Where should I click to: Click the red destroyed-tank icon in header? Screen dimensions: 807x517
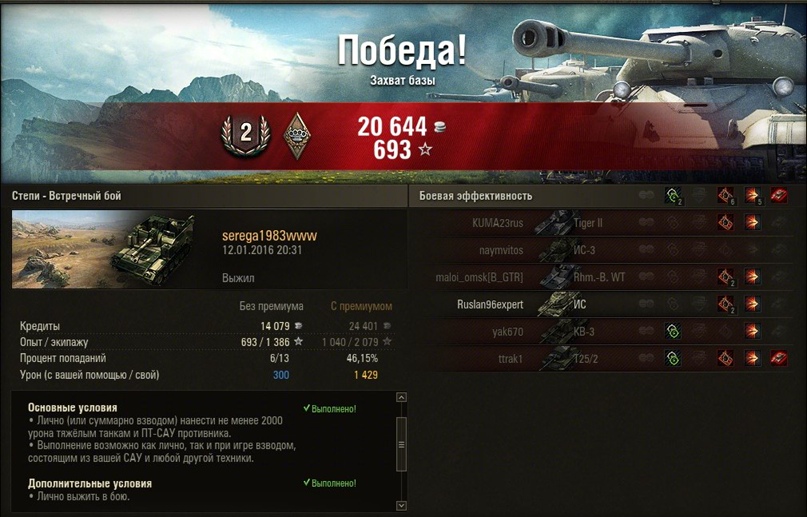(x=779, y=196)
